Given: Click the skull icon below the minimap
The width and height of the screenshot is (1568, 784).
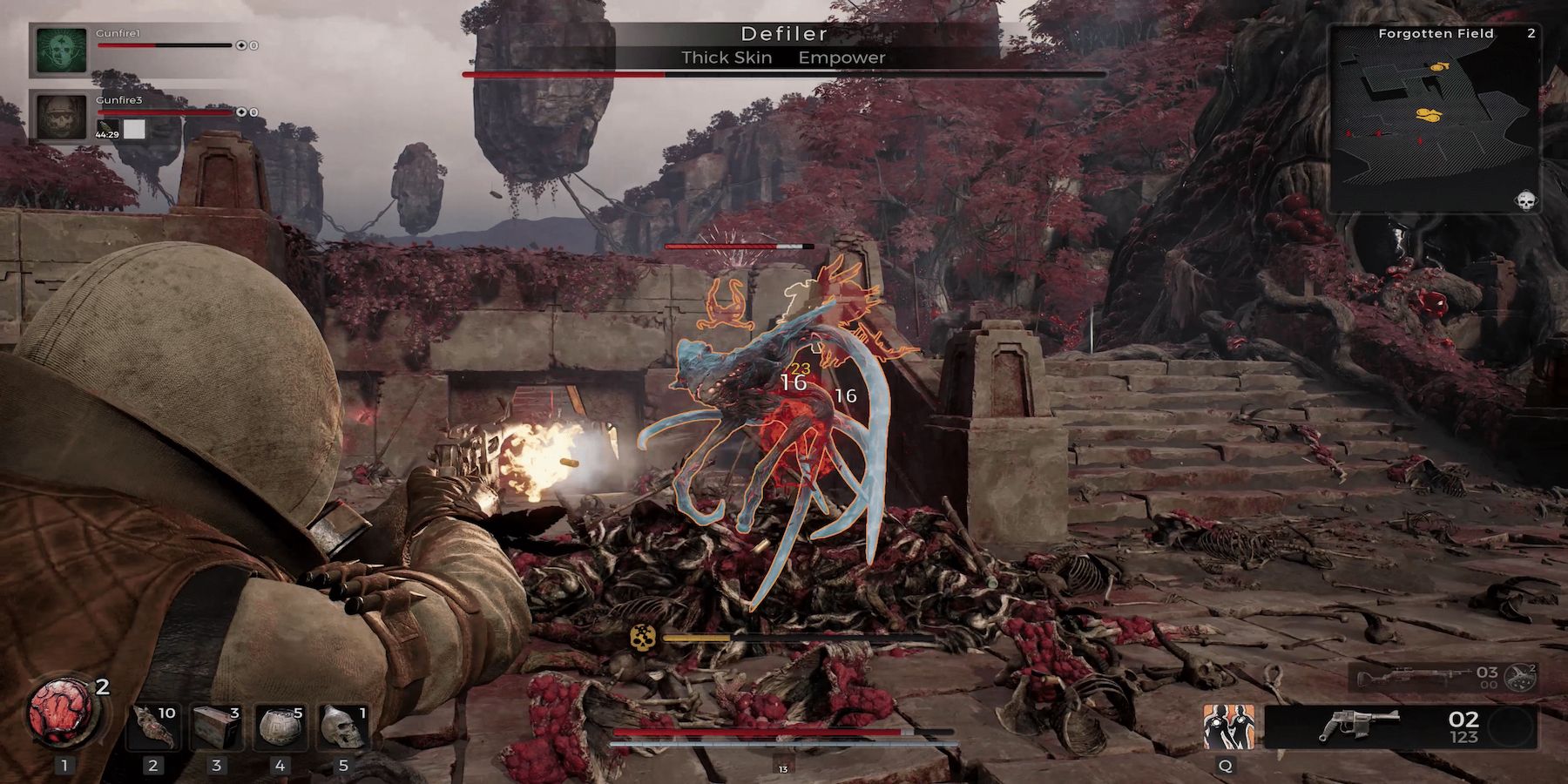Looking at the screenshot, I should coord(1525,201).
